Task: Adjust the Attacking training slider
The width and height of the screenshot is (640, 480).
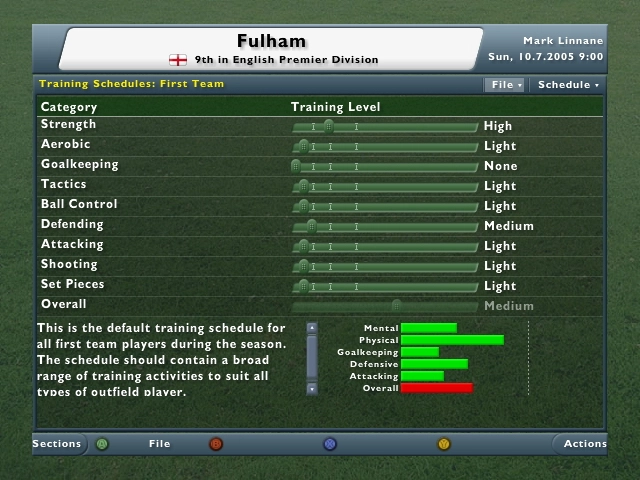Action: [x=303, y=246]
